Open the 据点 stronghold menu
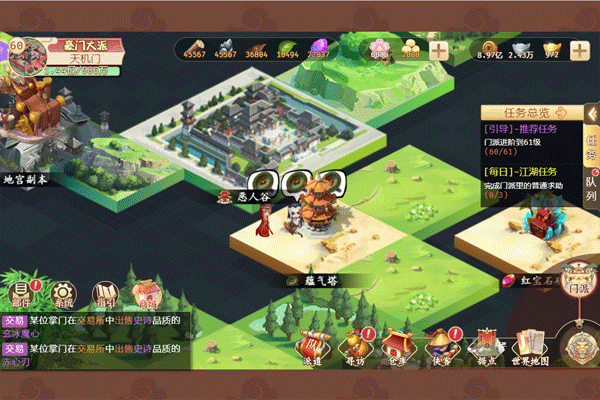Image resolution: width=600 pixels, height=400 pixels. pyautogui.click(x=486, y=346)
